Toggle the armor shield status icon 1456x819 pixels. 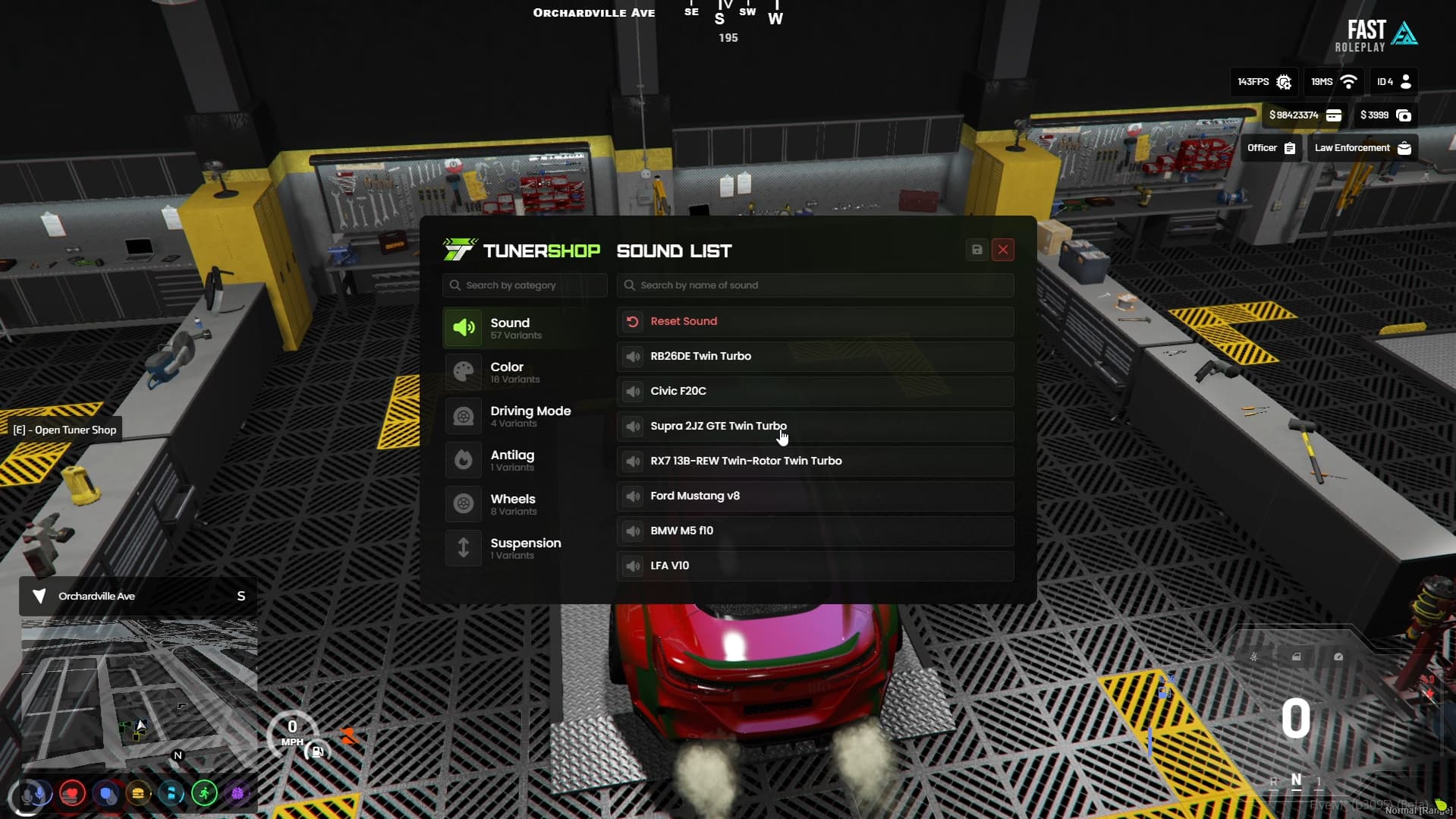pos(107,794)
